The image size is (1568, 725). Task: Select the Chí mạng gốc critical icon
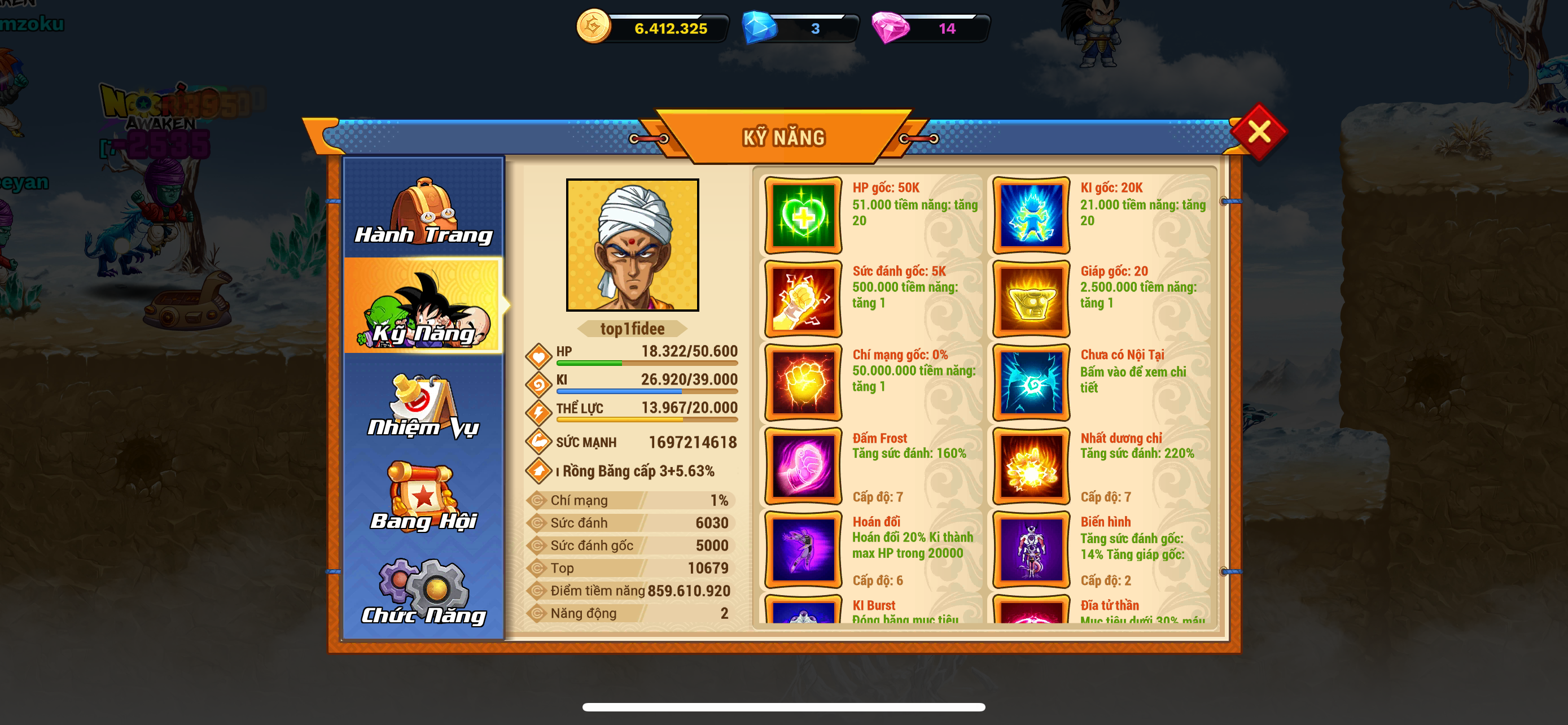(803, 382)
